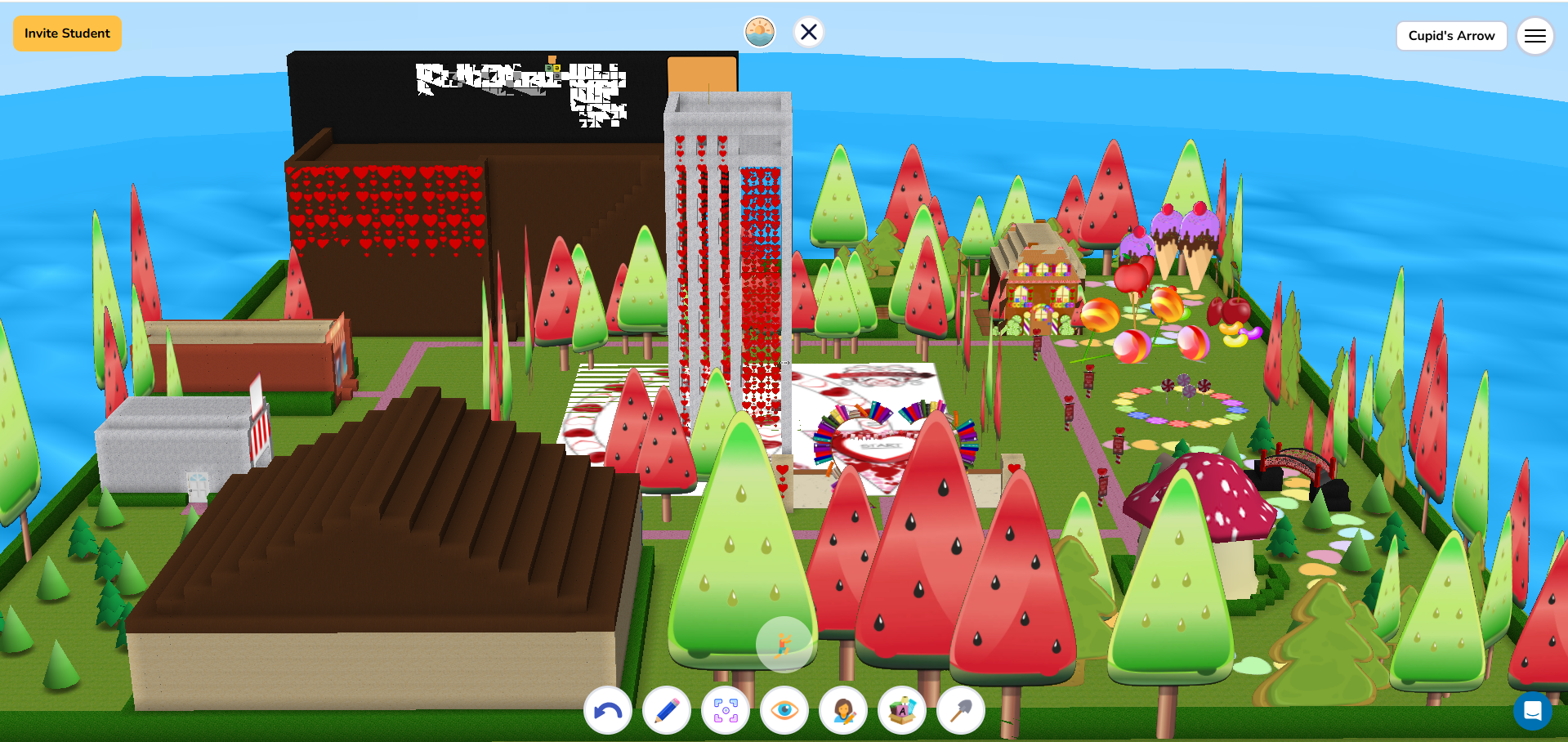
Task: Click the glowing player character circle
Action: (784, 645)
